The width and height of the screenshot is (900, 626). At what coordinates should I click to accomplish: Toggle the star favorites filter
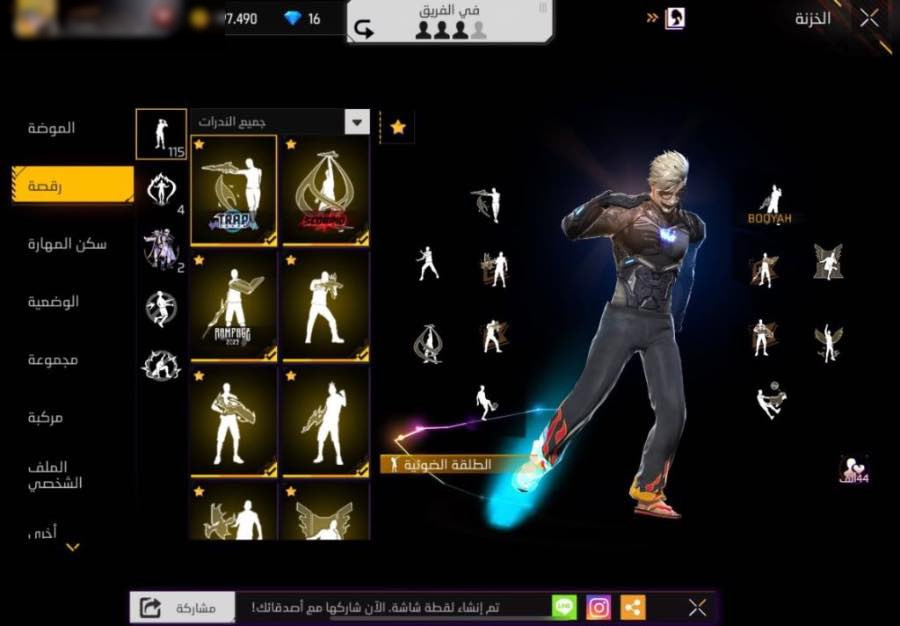[x=398, y=127]
